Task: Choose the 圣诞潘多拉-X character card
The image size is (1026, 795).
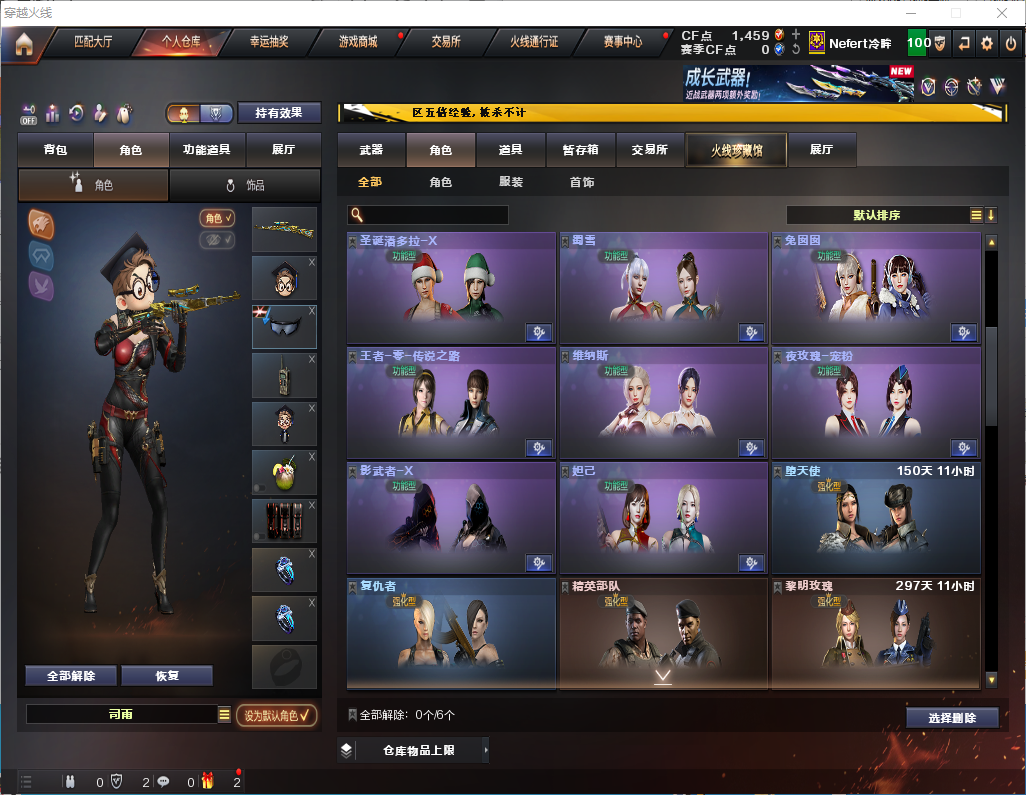Action: click(x=451, y=288)
